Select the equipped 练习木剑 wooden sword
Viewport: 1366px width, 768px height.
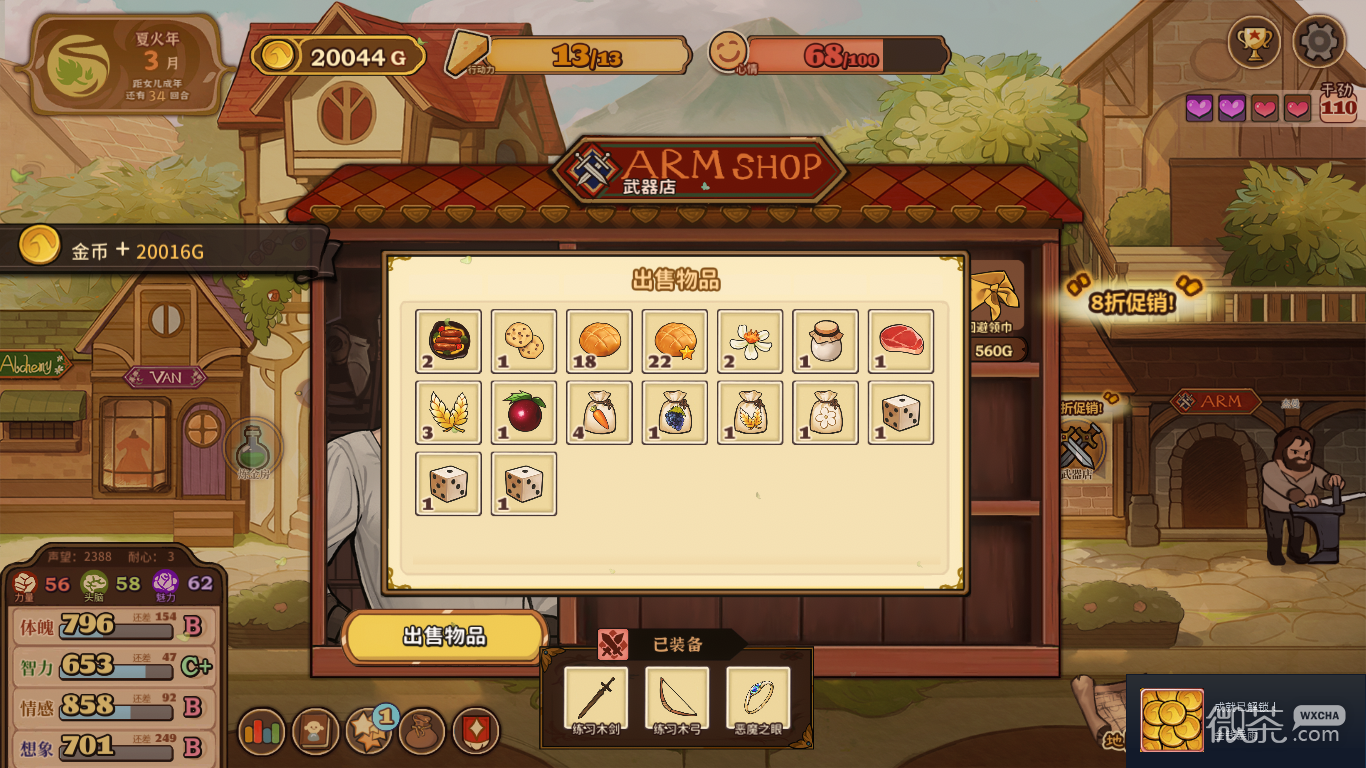click(x=596, y=700)
